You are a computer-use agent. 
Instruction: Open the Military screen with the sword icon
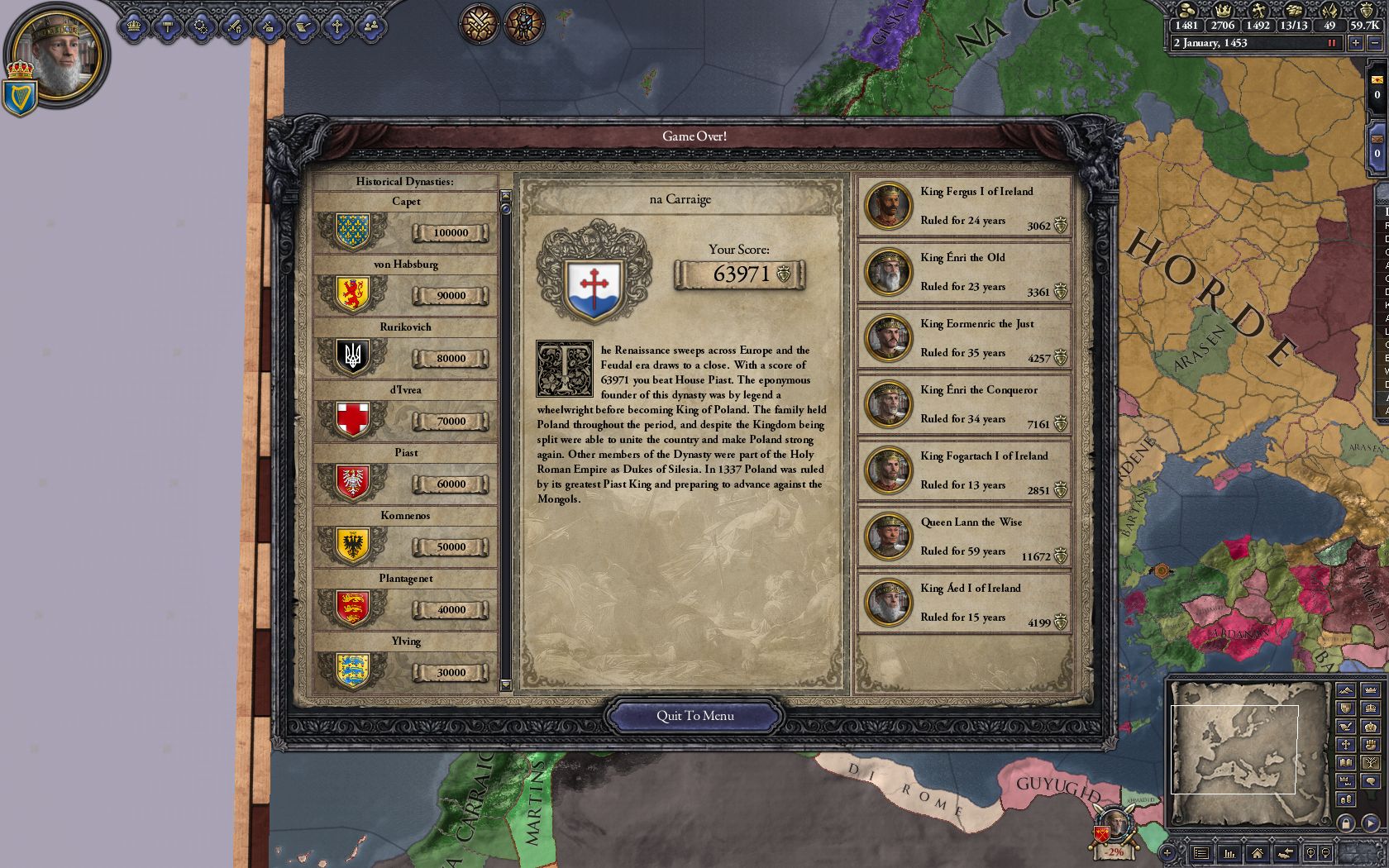tap(234, 27)
